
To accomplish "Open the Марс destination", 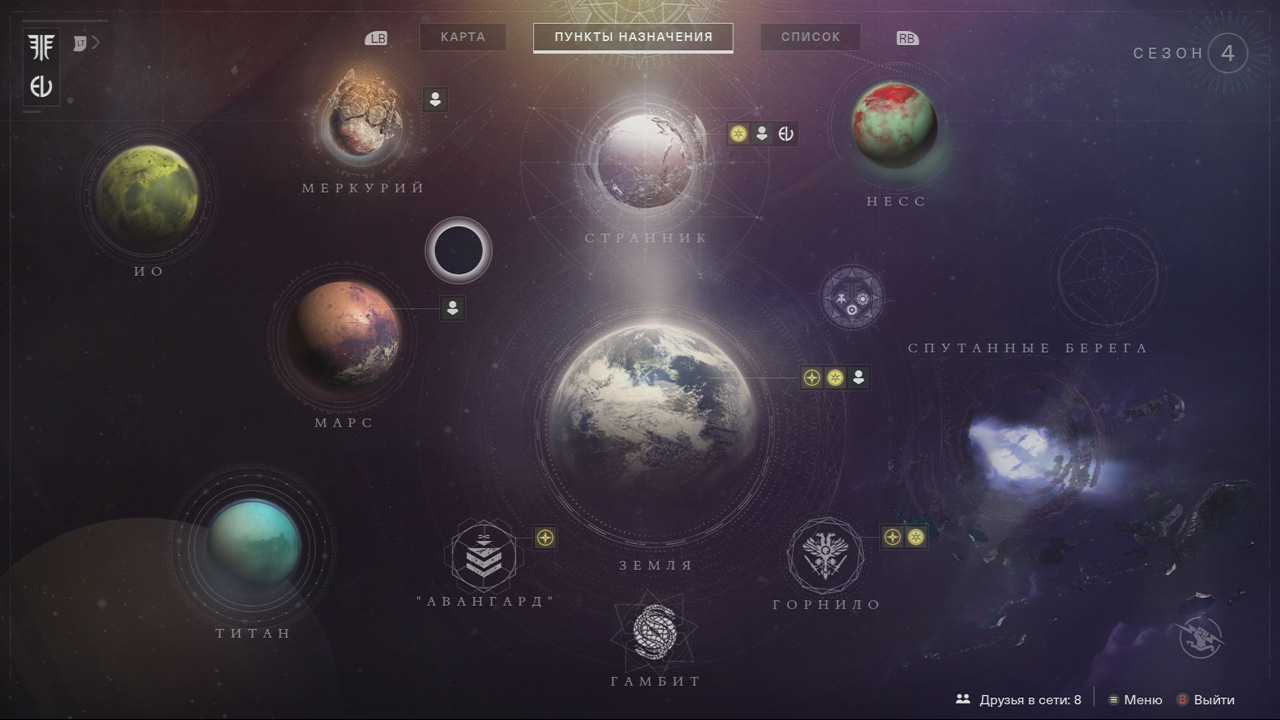I will [x=344, y=335].
